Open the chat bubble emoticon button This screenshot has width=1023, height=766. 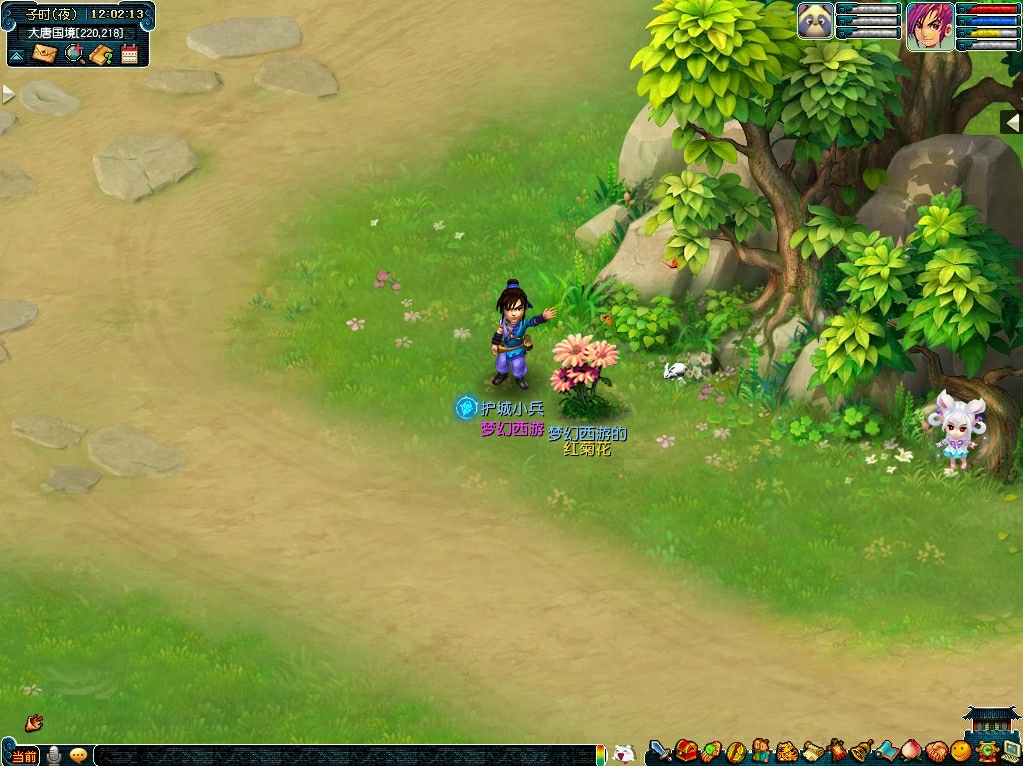coord(78,755)
